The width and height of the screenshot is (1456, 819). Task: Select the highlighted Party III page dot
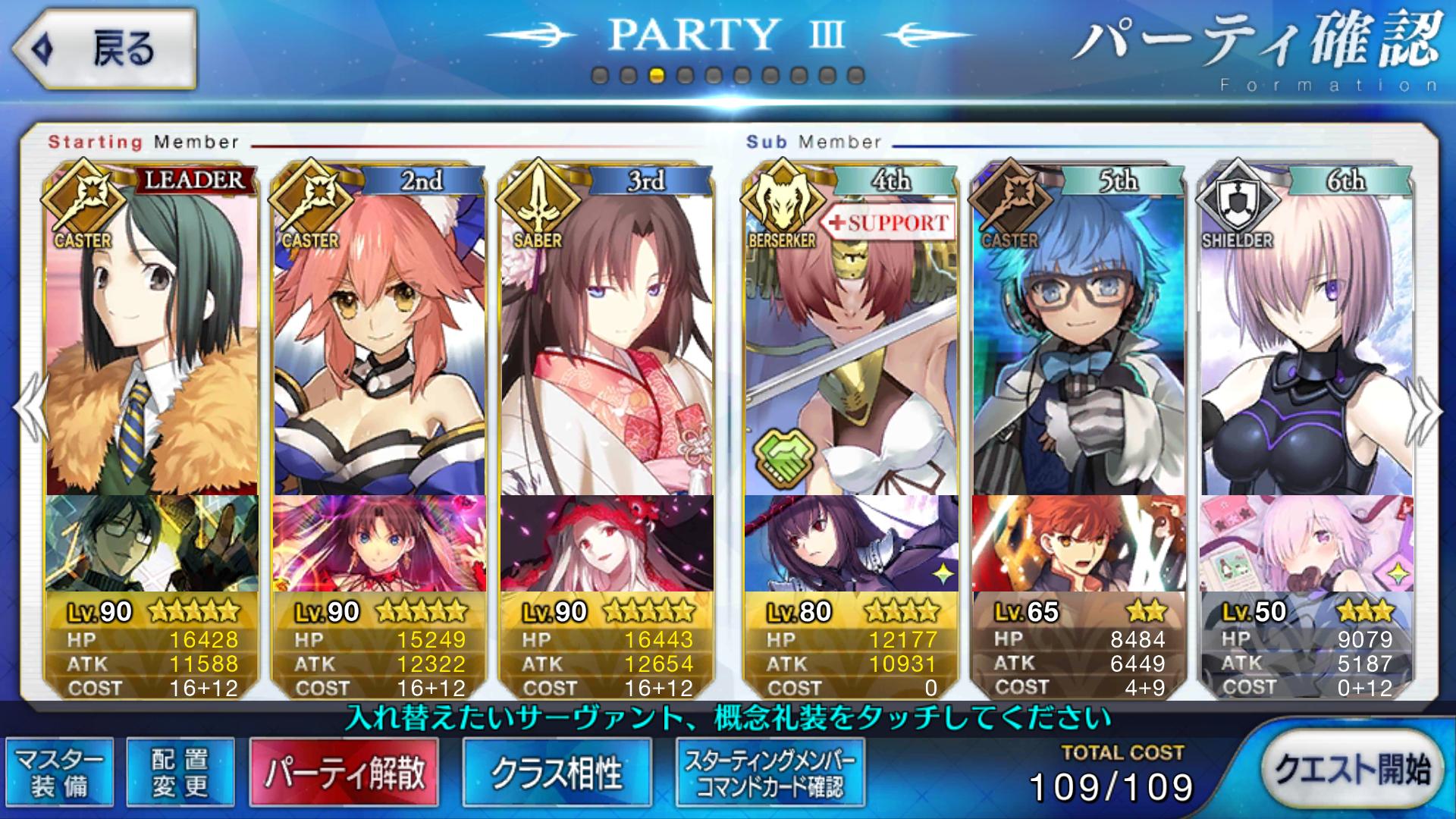(x=657, y=76)
